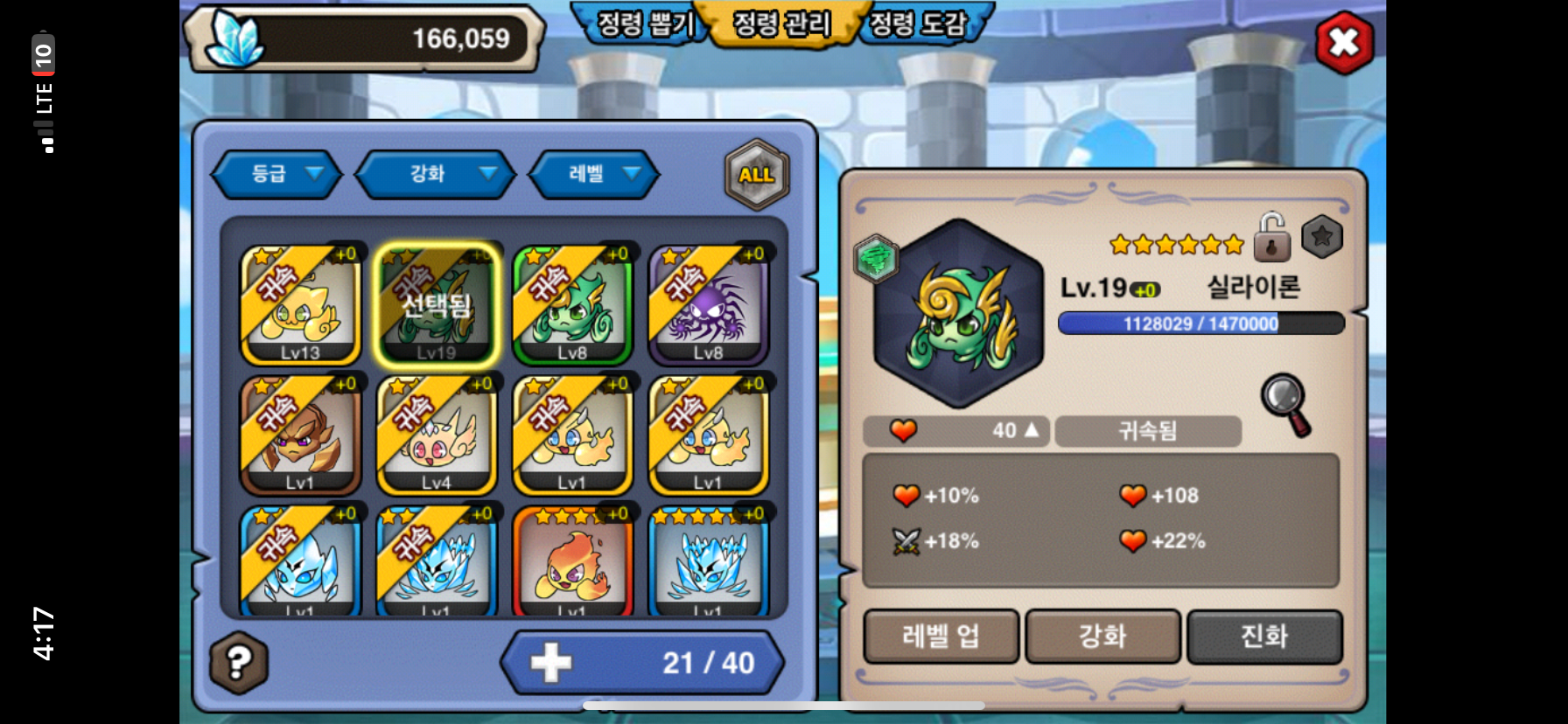Select the red fire spirit
The height and width of the screenshot is (724, 1568).
tap(572, 560)
